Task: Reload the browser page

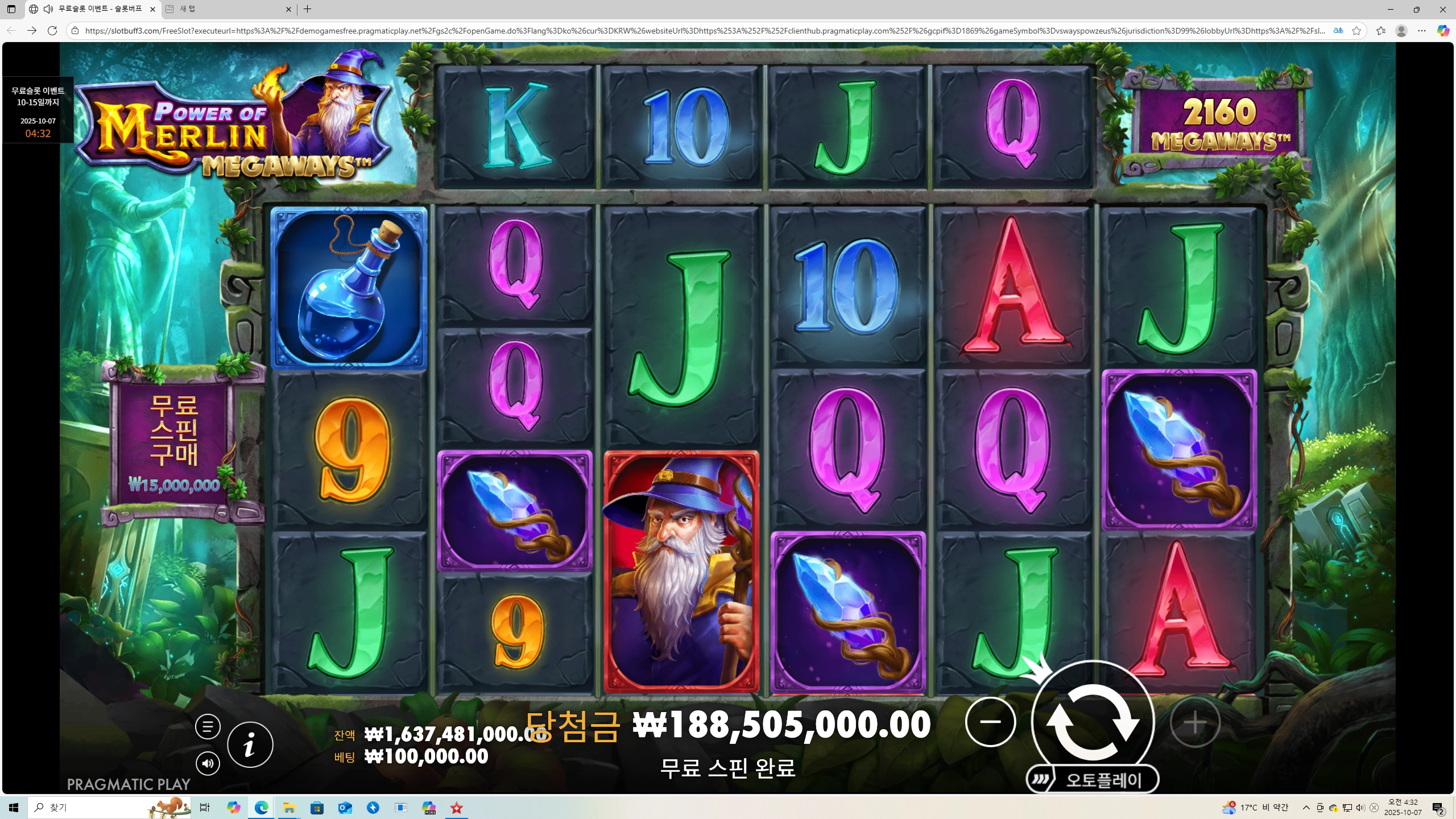Action: click(x=52, y=31)
